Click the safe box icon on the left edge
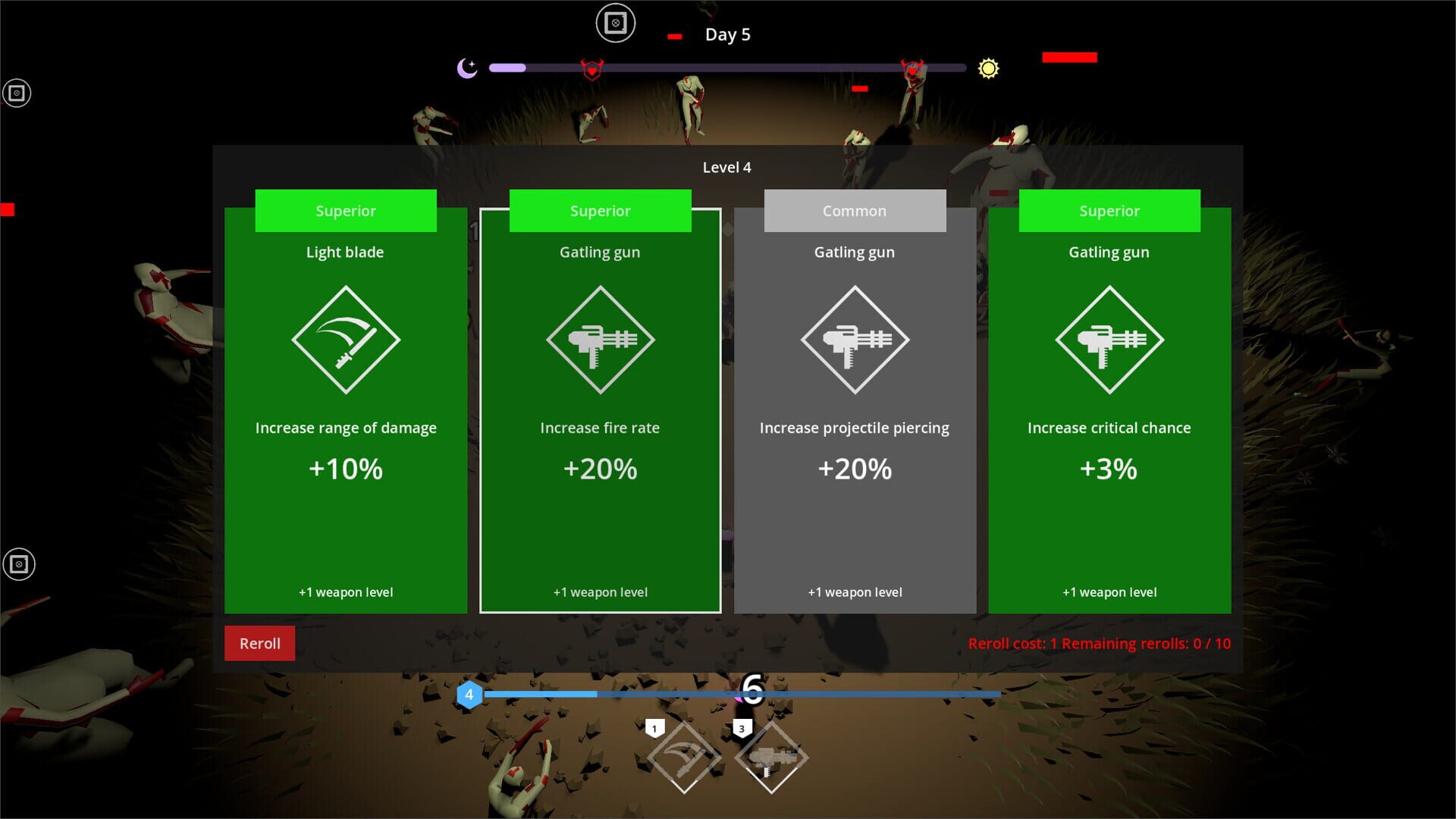 [17, 93]
